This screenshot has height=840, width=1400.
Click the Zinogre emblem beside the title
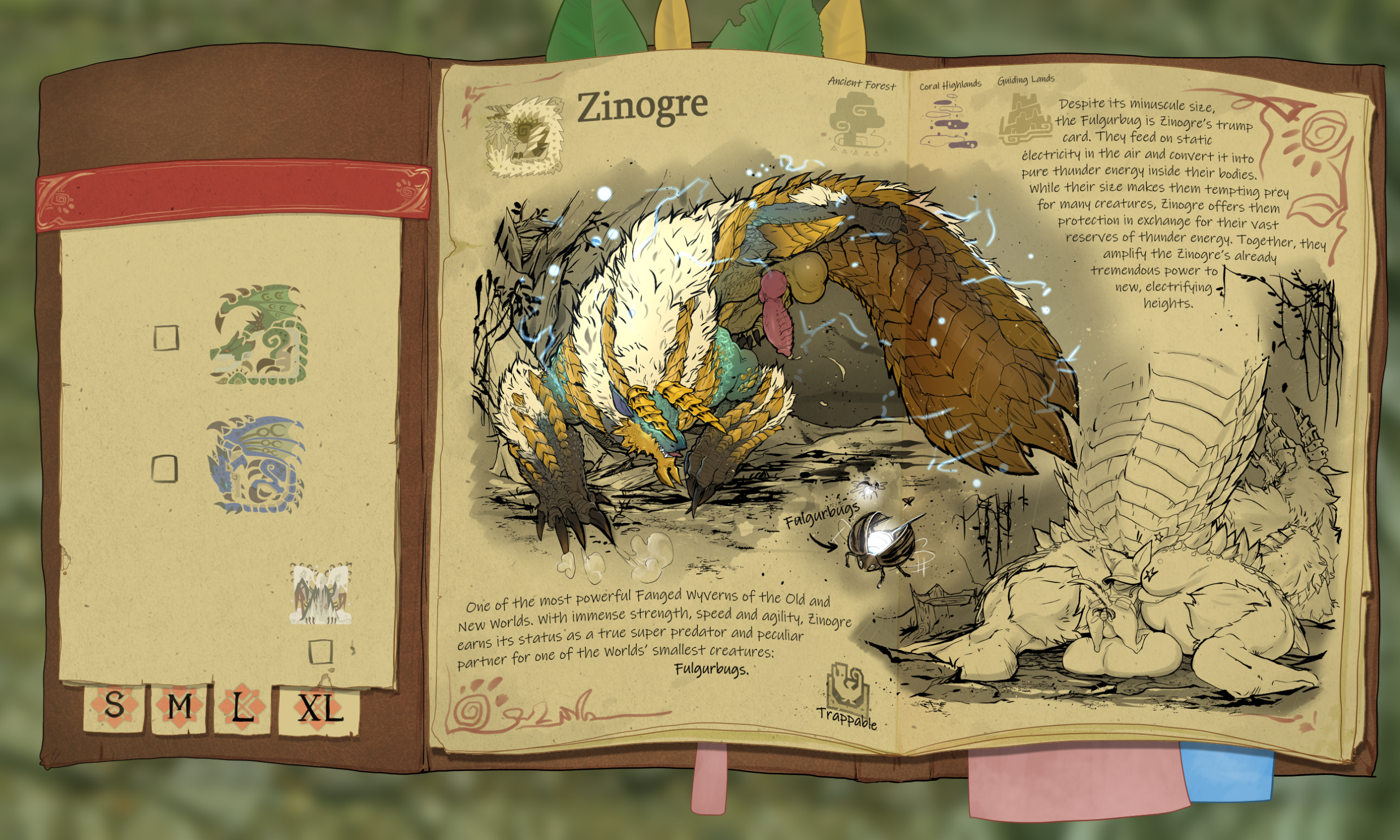[525, 136]
